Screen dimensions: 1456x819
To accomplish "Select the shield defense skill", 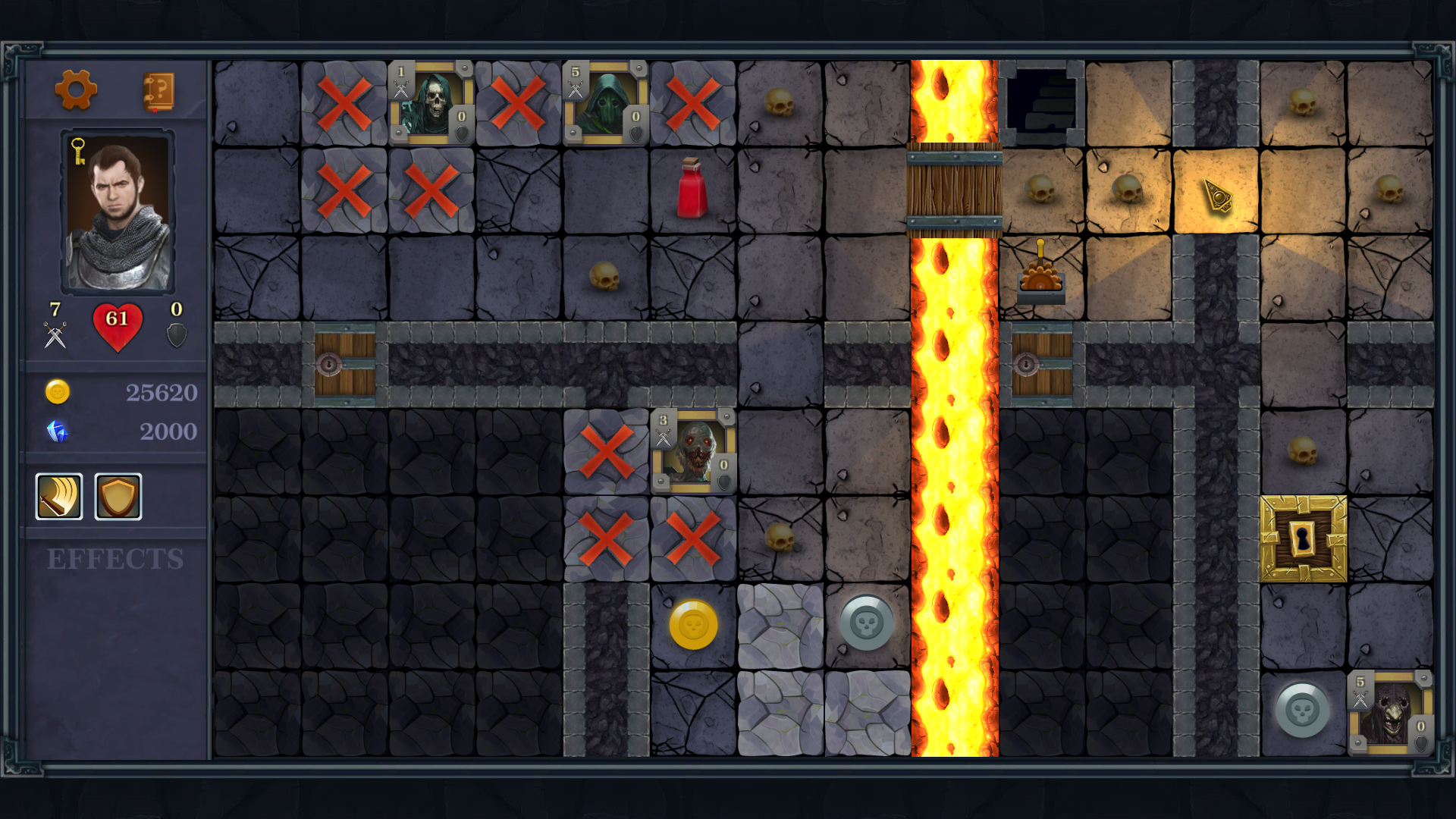I will [x=118, y=497].
